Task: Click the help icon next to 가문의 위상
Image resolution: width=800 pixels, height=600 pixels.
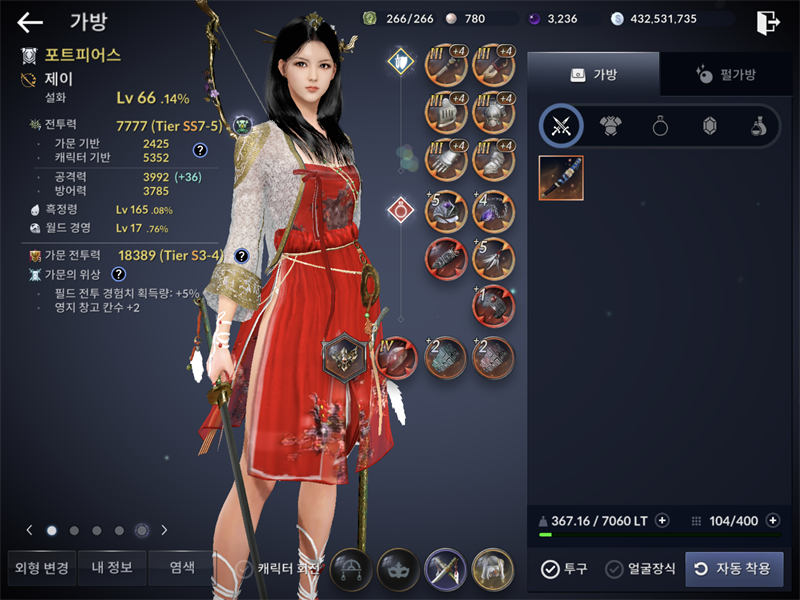Action: (119, 274)
